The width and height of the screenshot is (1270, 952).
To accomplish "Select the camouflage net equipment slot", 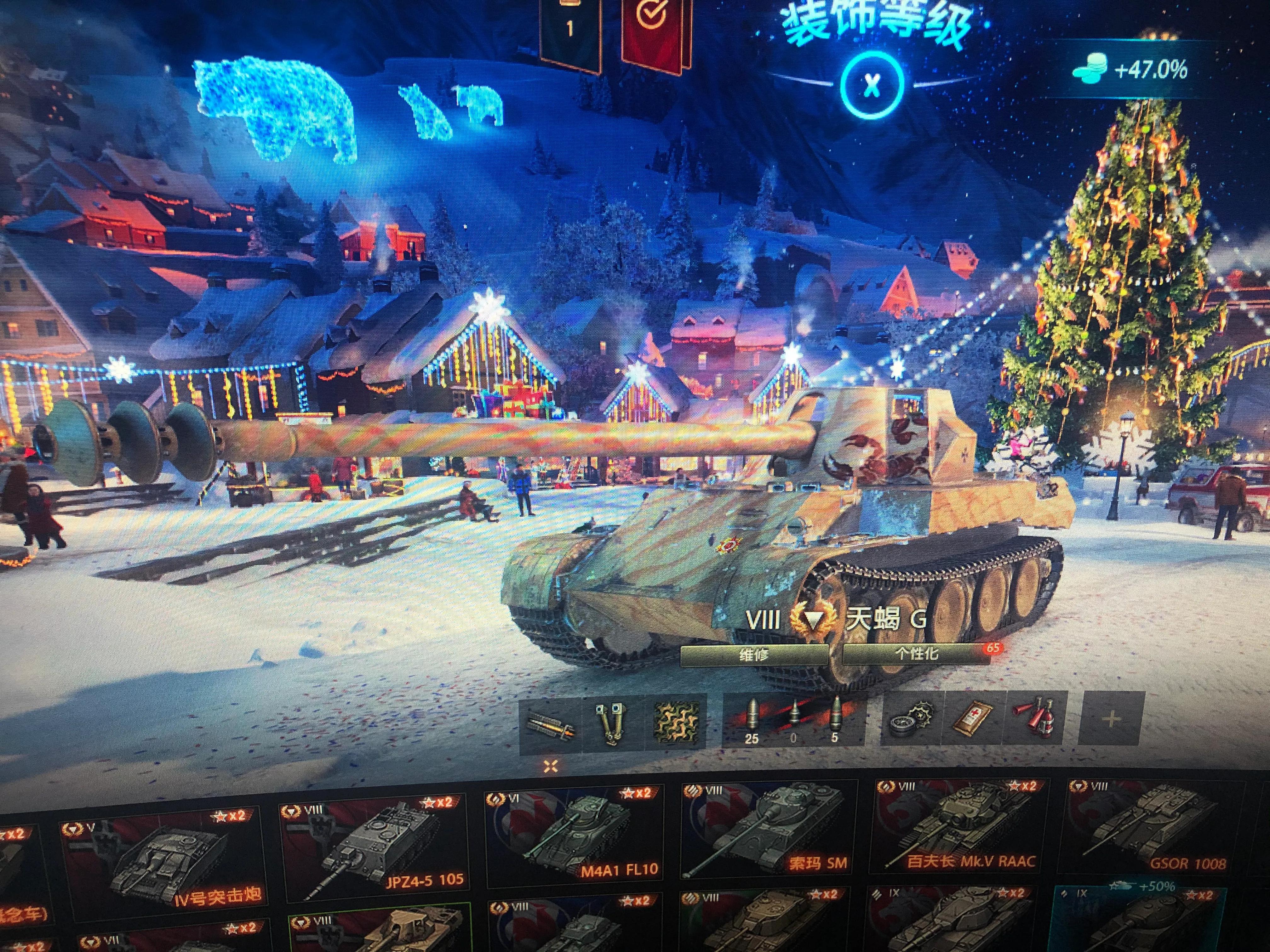I will (677, 722).
